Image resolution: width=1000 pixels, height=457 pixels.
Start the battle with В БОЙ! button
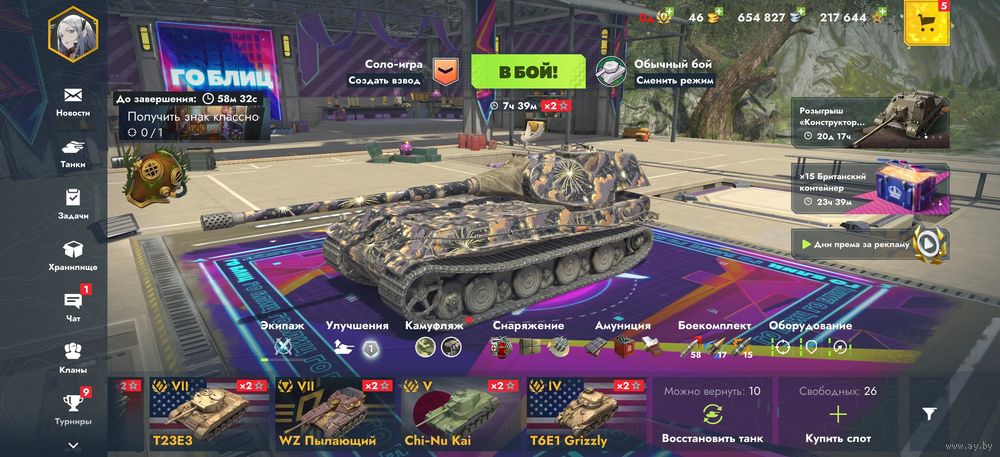point(527,72)
